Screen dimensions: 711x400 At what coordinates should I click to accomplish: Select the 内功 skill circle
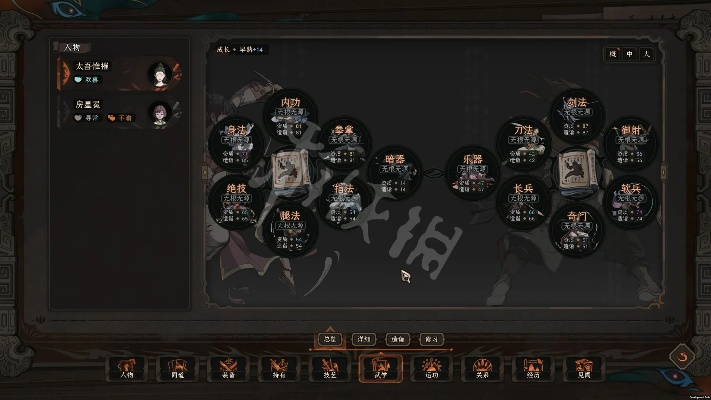[291, 113]
